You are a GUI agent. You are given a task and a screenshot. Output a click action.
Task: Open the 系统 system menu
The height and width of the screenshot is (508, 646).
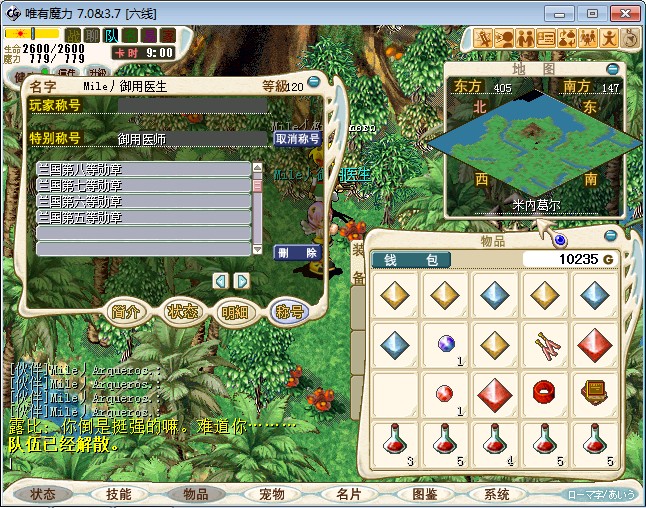pyautogui.click(x=497, y=494)
